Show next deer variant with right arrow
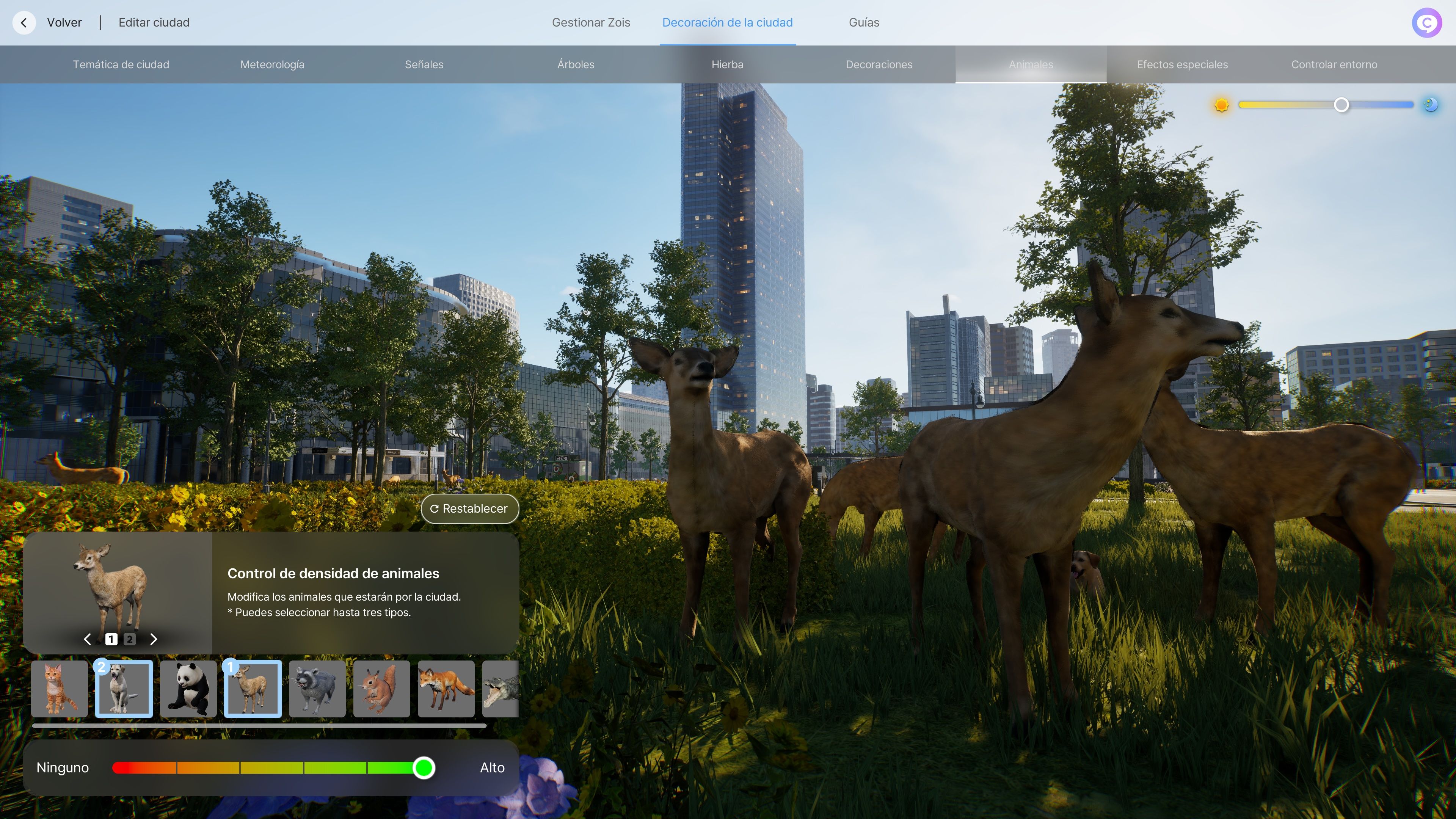 154,639
